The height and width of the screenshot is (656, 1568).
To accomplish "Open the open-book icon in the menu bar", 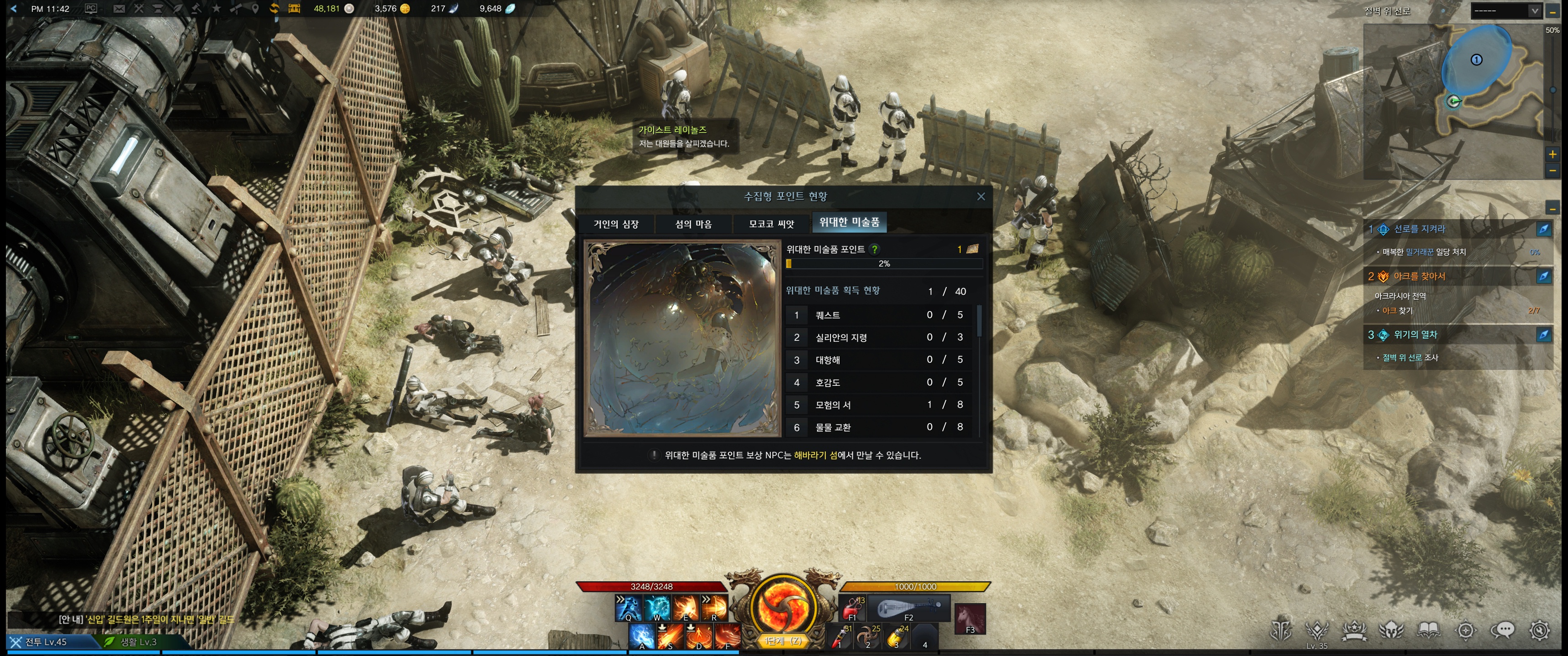I will click(x=1428, y=630).
